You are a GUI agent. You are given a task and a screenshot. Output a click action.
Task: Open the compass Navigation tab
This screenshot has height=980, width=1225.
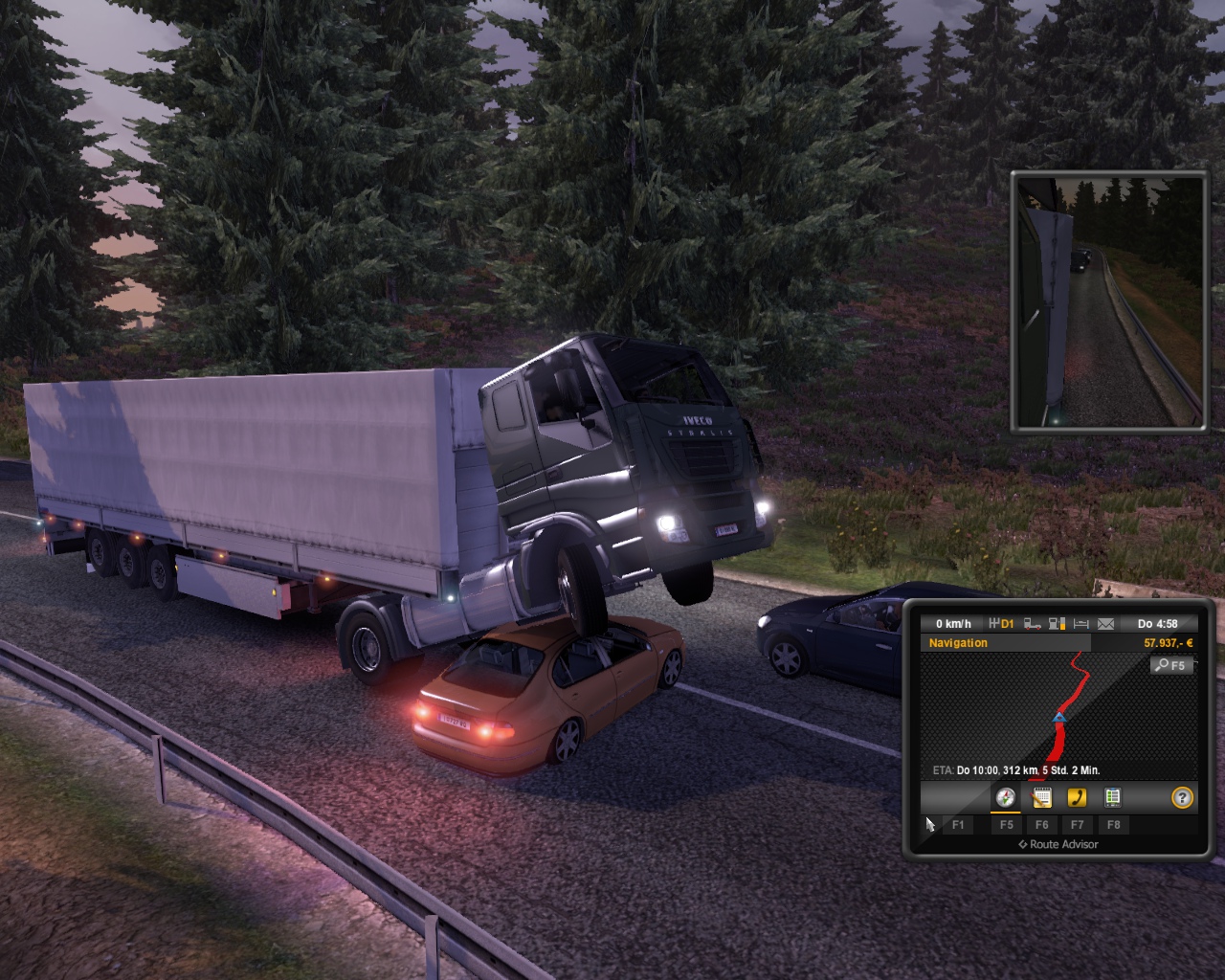tap(1005, 797)
